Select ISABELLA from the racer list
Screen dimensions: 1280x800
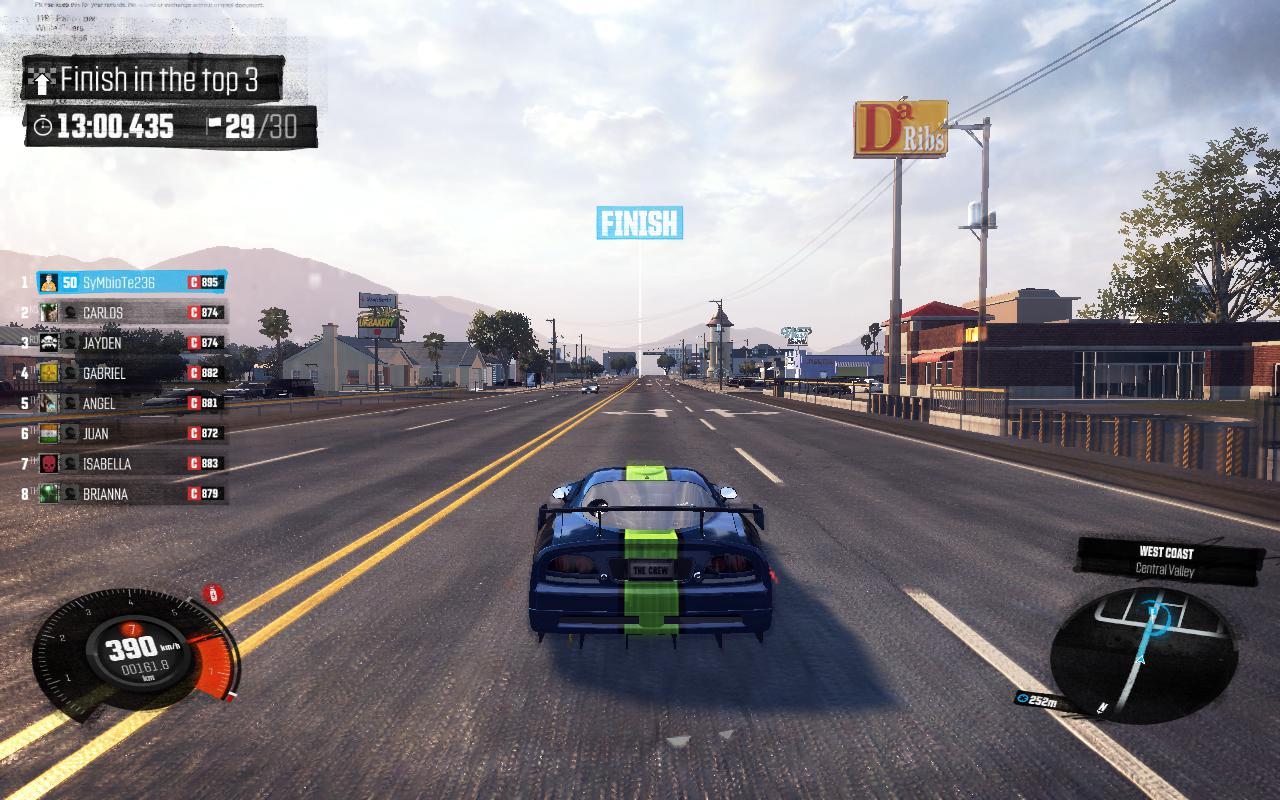[x=131, y=463]
